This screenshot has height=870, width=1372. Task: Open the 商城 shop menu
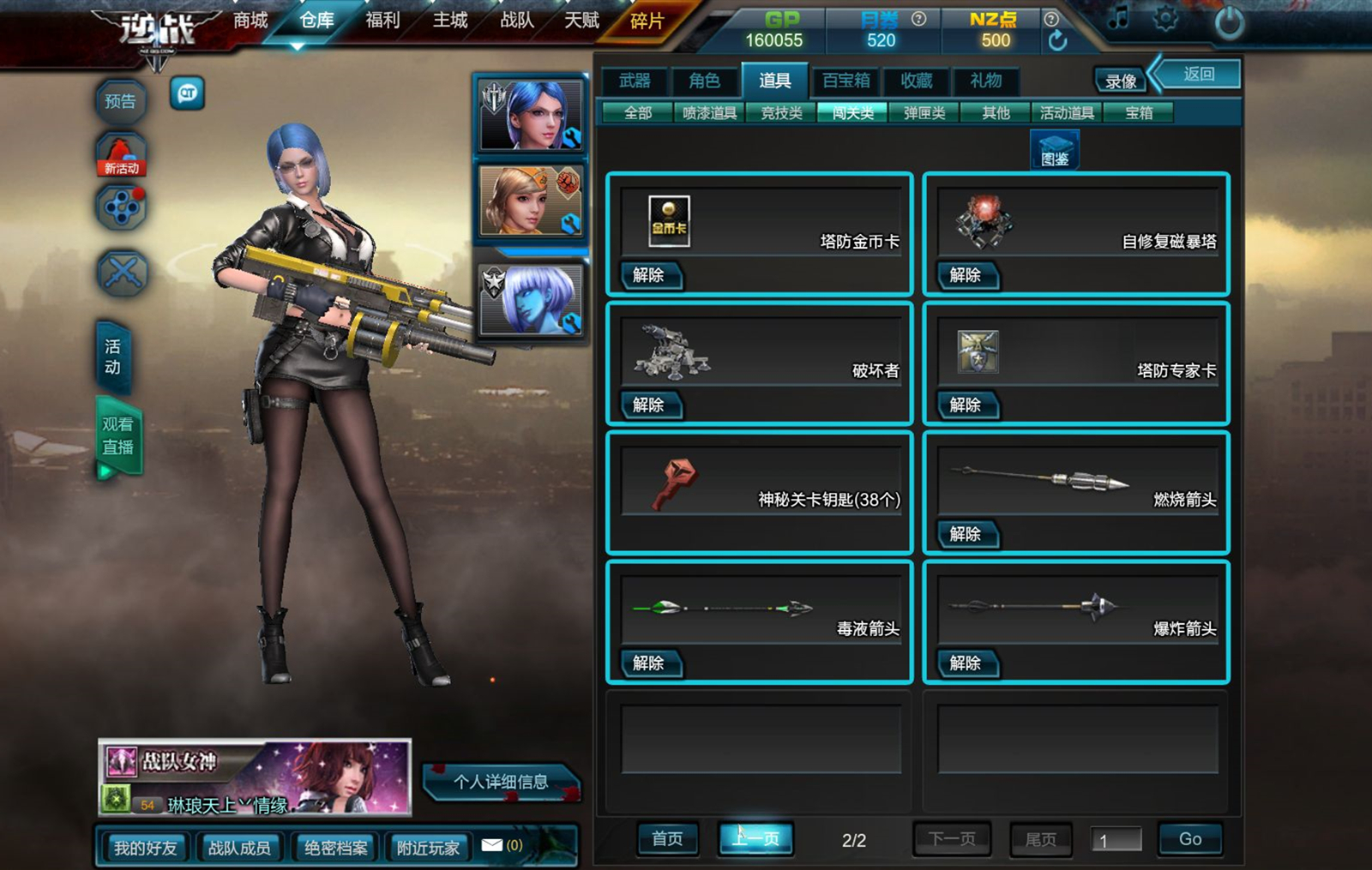(250, 21)
